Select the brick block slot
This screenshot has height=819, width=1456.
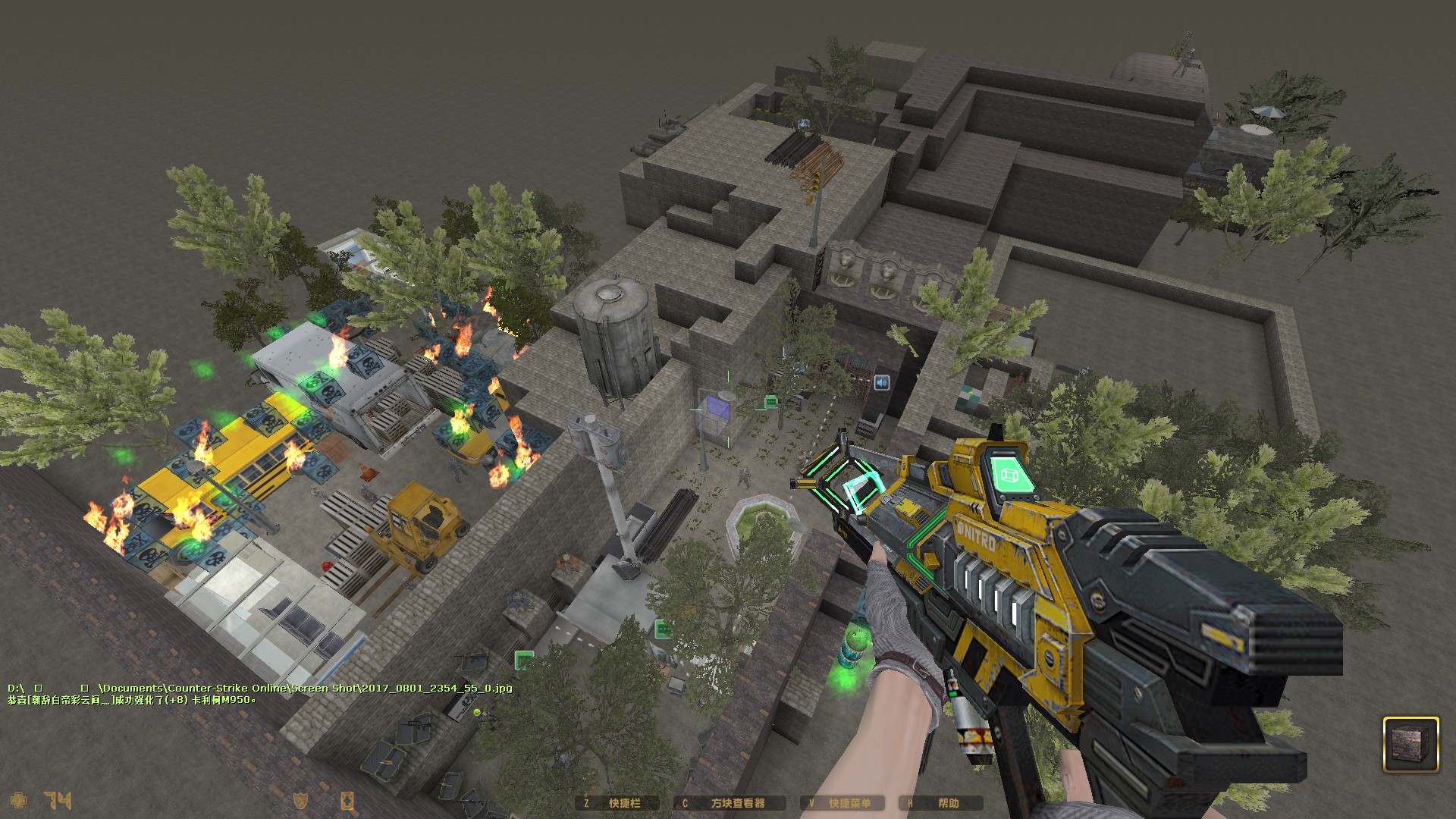click(1410, 745)
